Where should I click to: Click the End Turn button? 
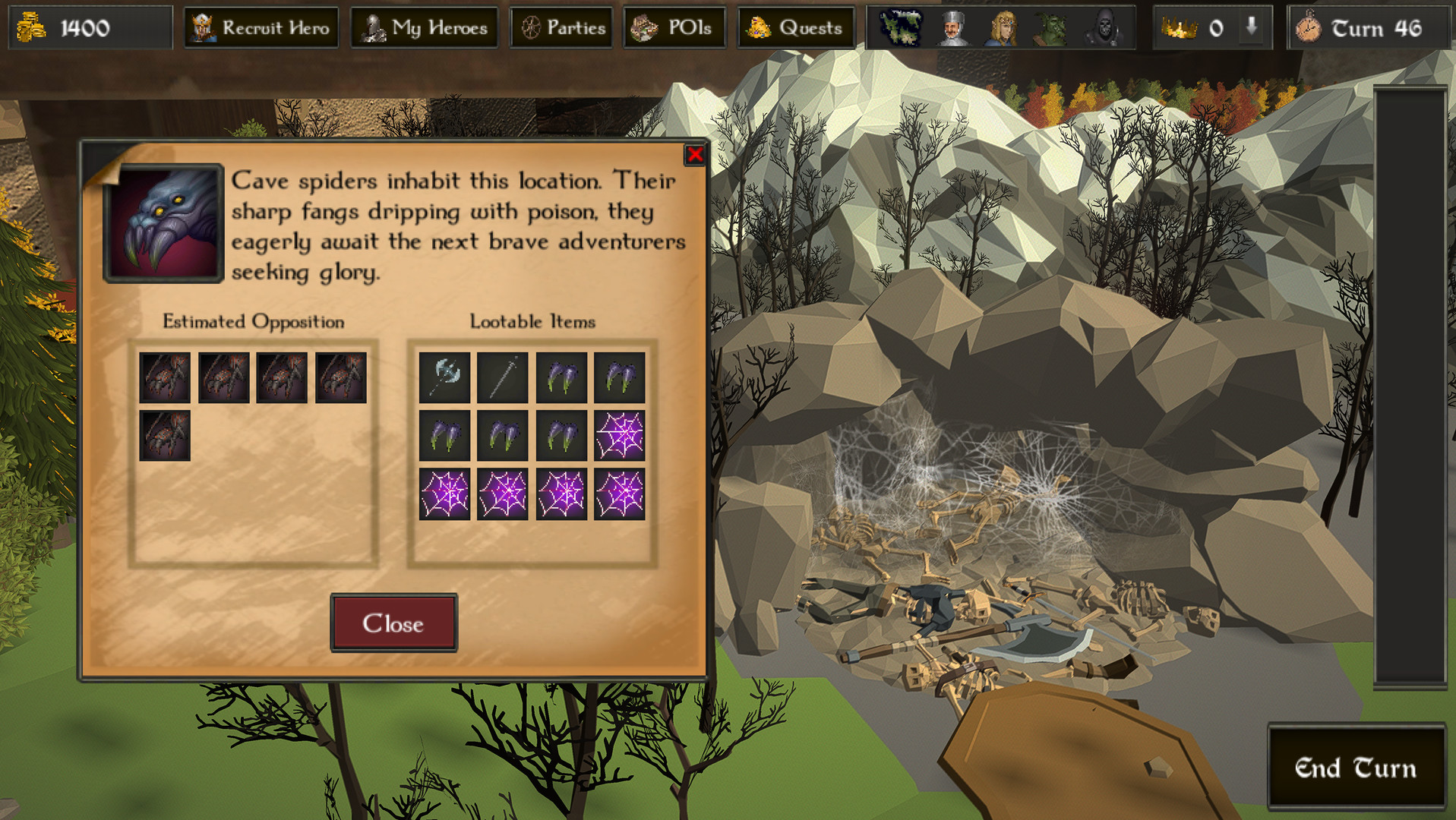[1357, 768]
